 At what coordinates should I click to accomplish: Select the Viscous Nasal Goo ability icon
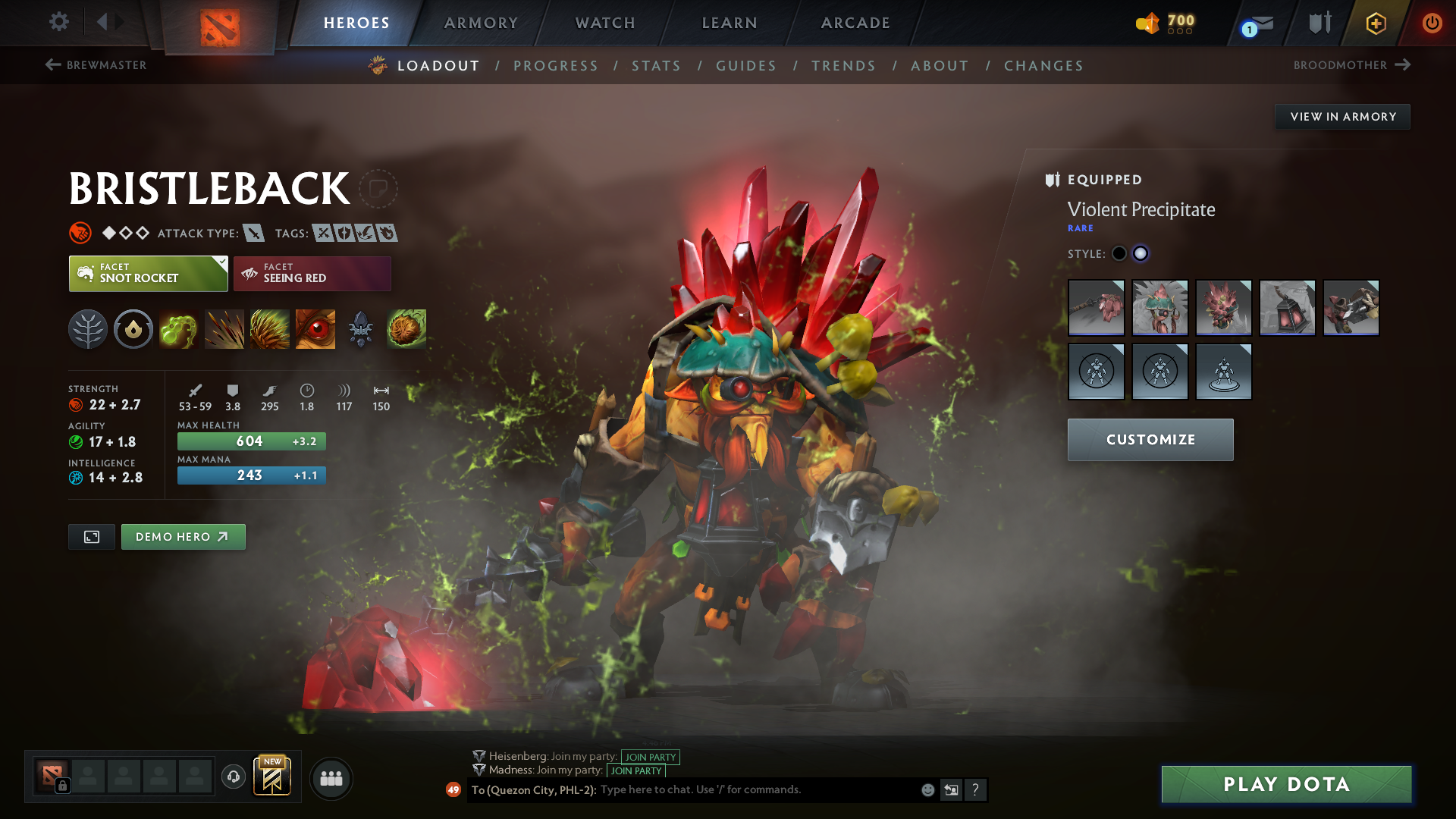pyautogui.click(x=179, y=328)
